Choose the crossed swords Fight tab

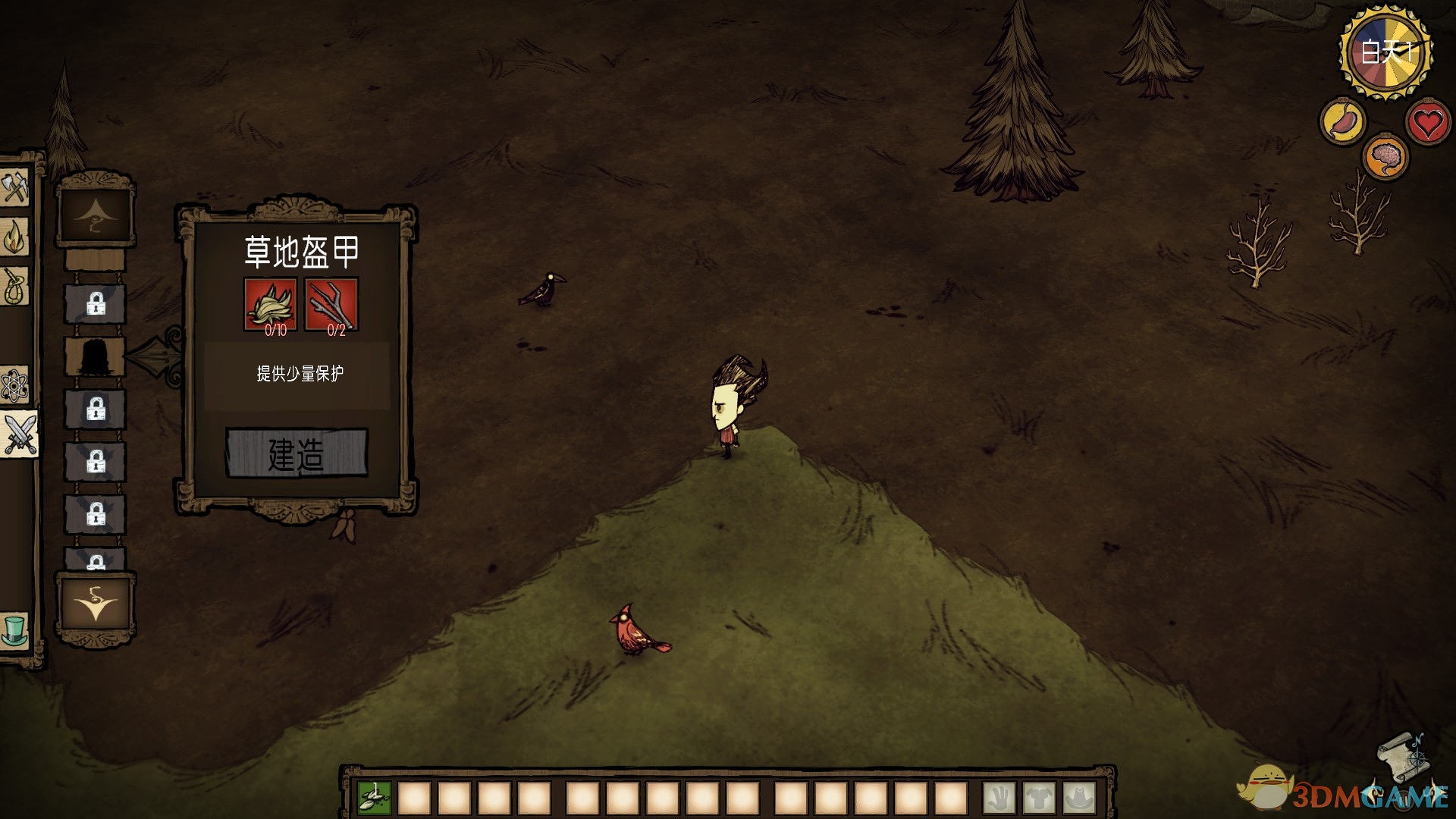[x=18, y=435]
